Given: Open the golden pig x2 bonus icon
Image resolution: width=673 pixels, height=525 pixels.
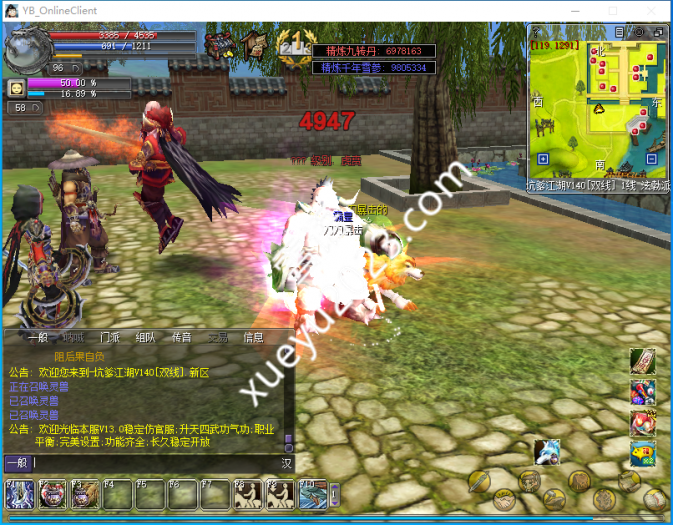Looking at the screenshot, I should pos(642,455).
